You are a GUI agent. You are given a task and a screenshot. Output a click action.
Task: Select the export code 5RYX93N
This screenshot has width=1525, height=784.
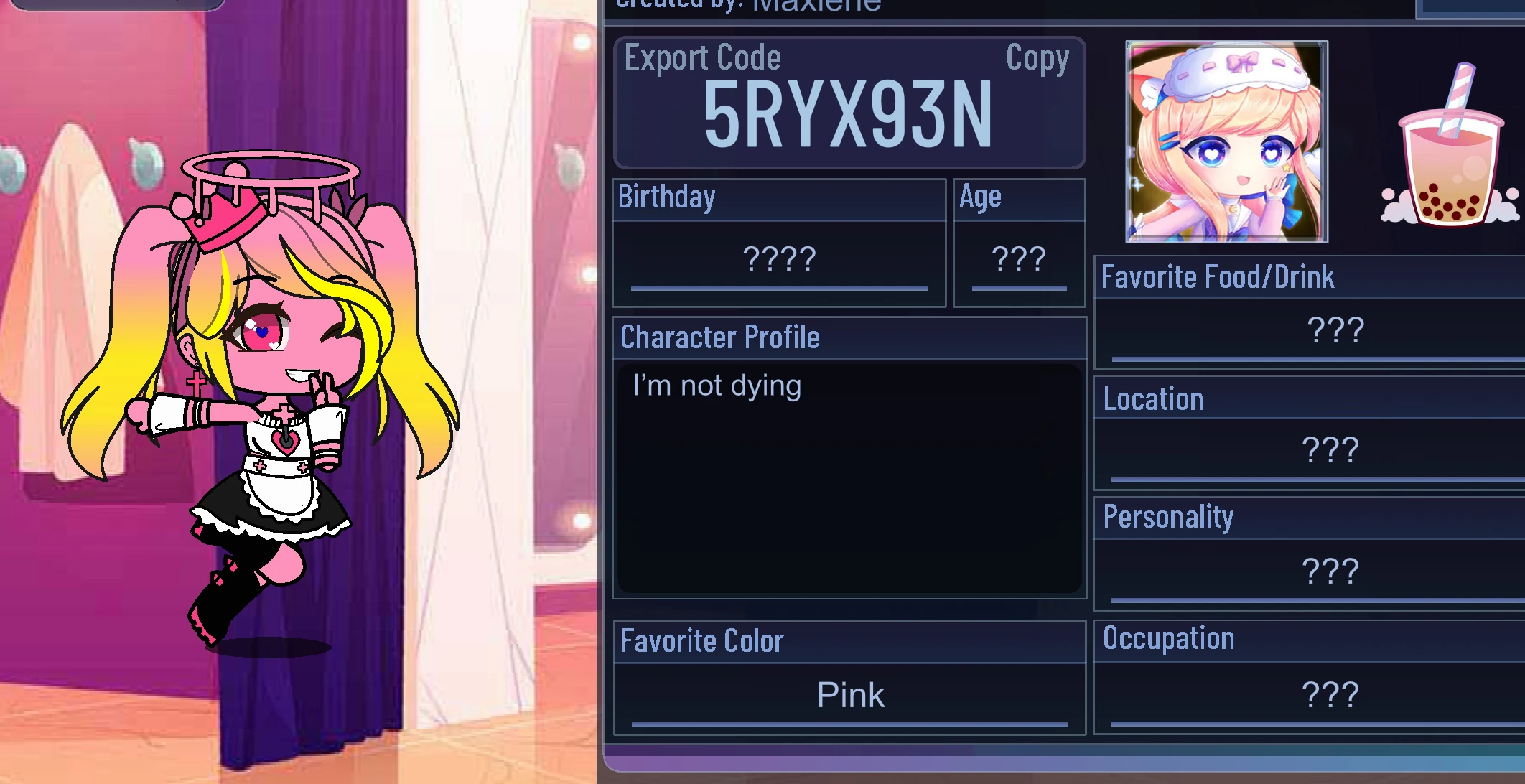(848, 115)
